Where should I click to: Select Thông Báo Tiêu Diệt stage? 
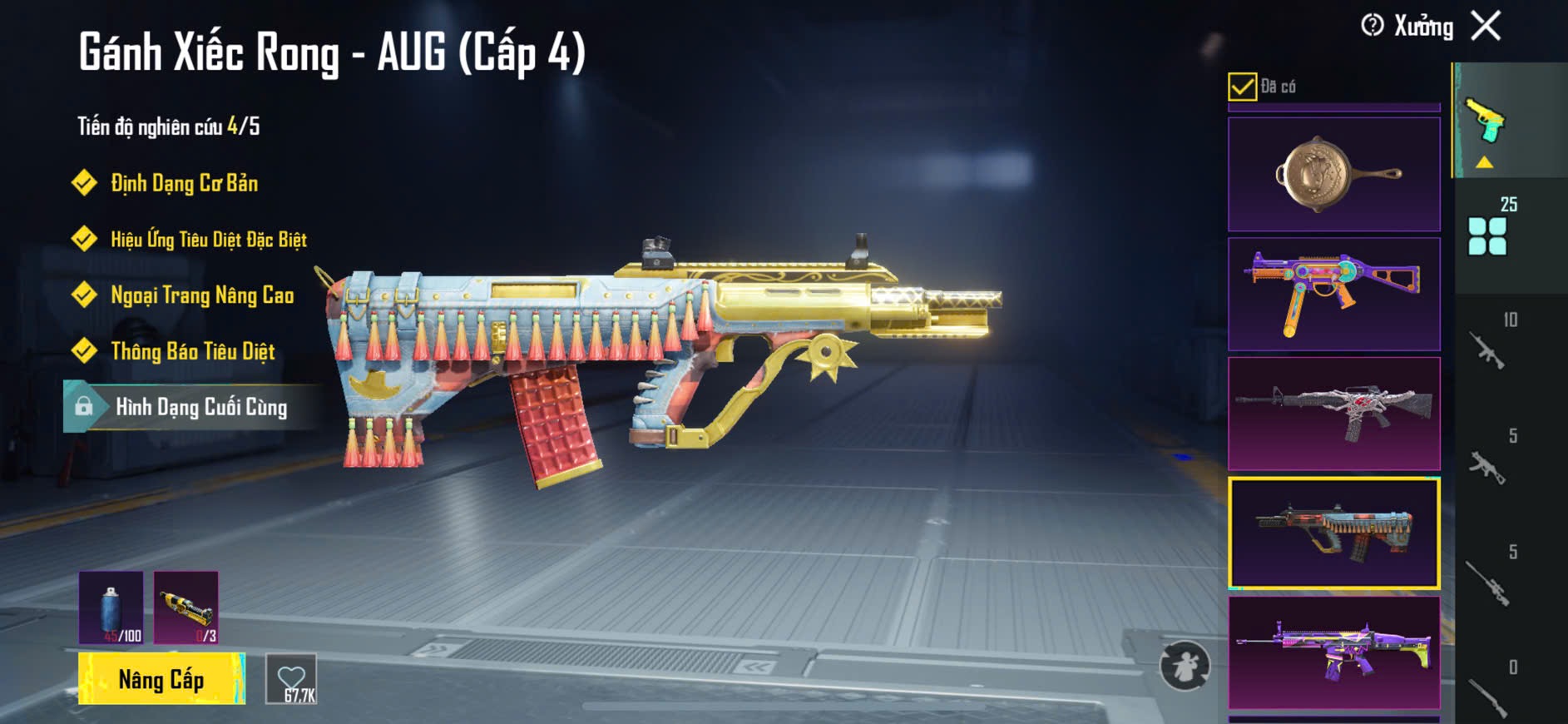(x=192, y=351)
